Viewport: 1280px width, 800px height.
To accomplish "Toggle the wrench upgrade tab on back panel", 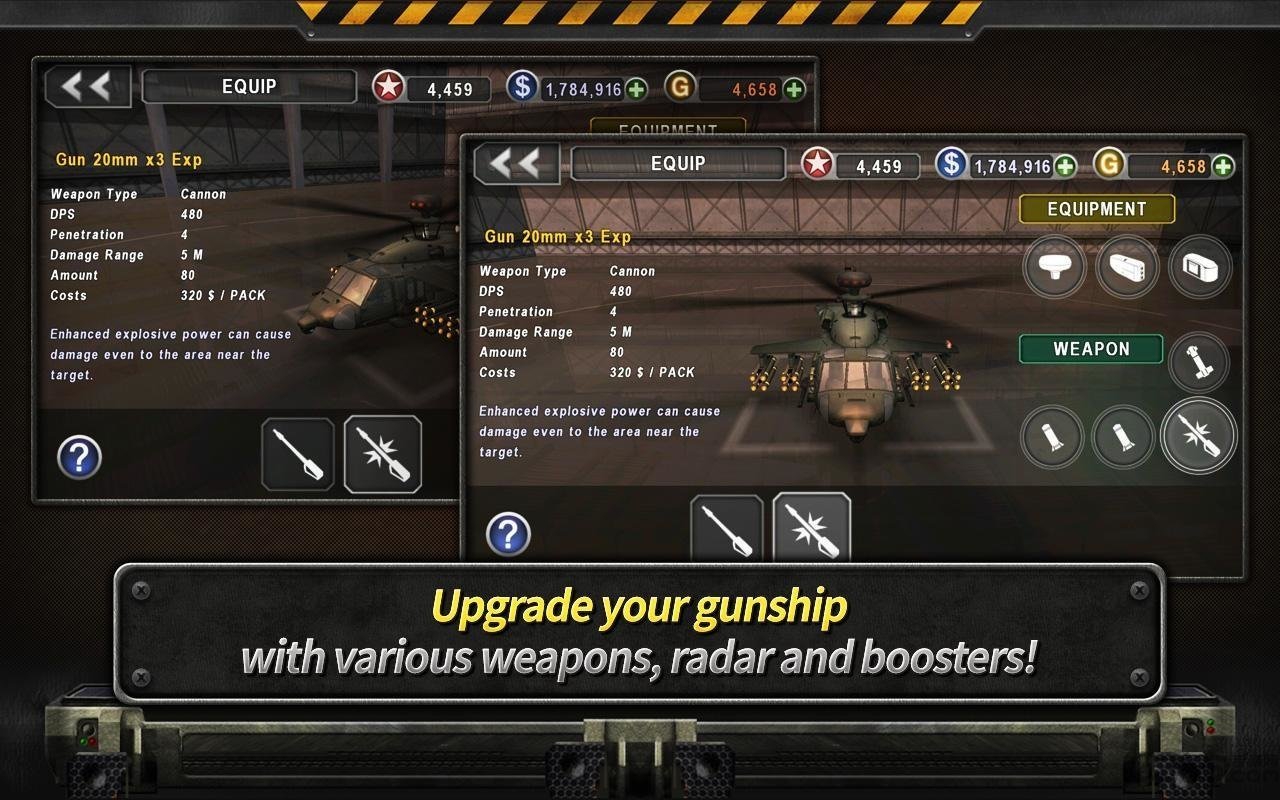I will (x=298, y=455).
